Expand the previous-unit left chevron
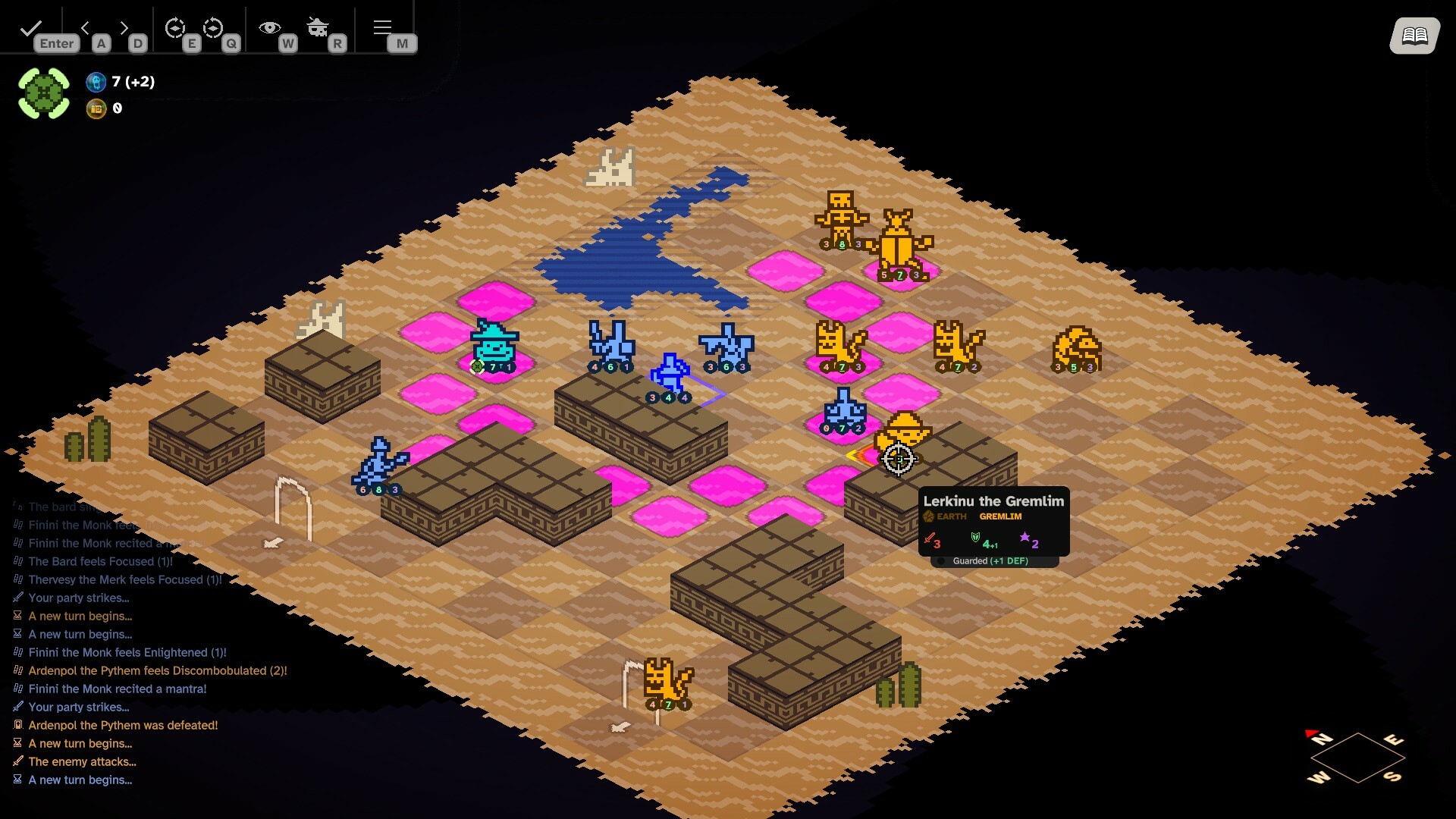 86,27
